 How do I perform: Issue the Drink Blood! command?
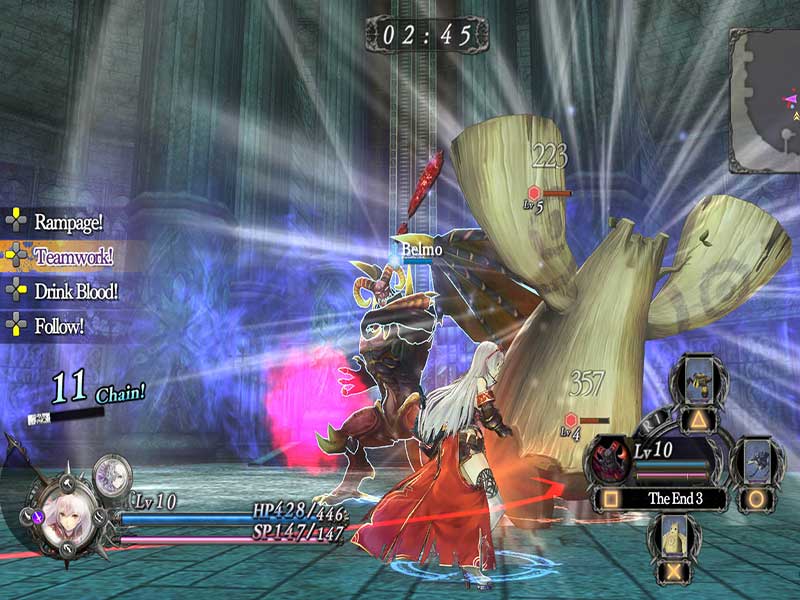(x=75, y=291)
